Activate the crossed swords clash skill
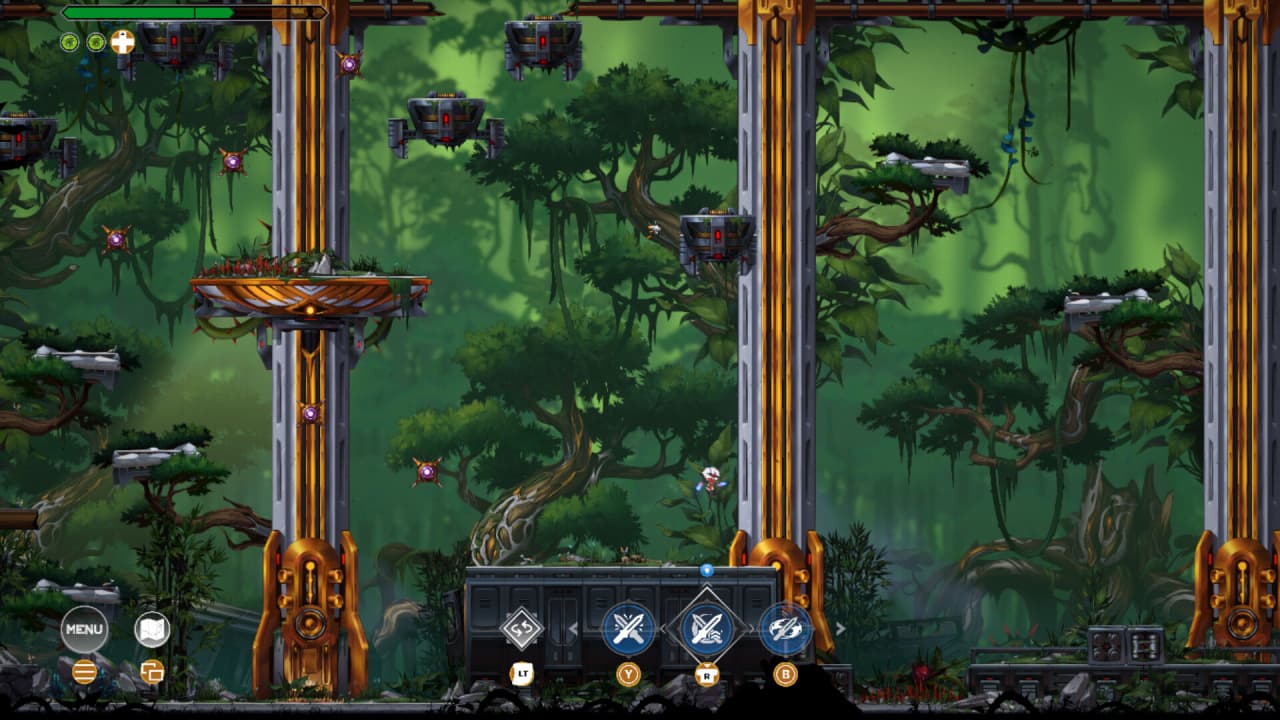1280x720 pixels. [x=628, y=629]
